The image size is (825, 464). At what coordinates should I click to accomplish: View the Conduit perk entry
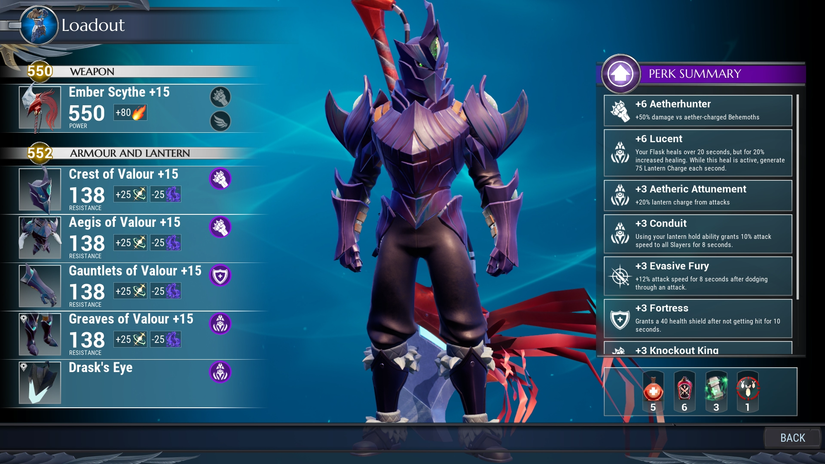698,233
